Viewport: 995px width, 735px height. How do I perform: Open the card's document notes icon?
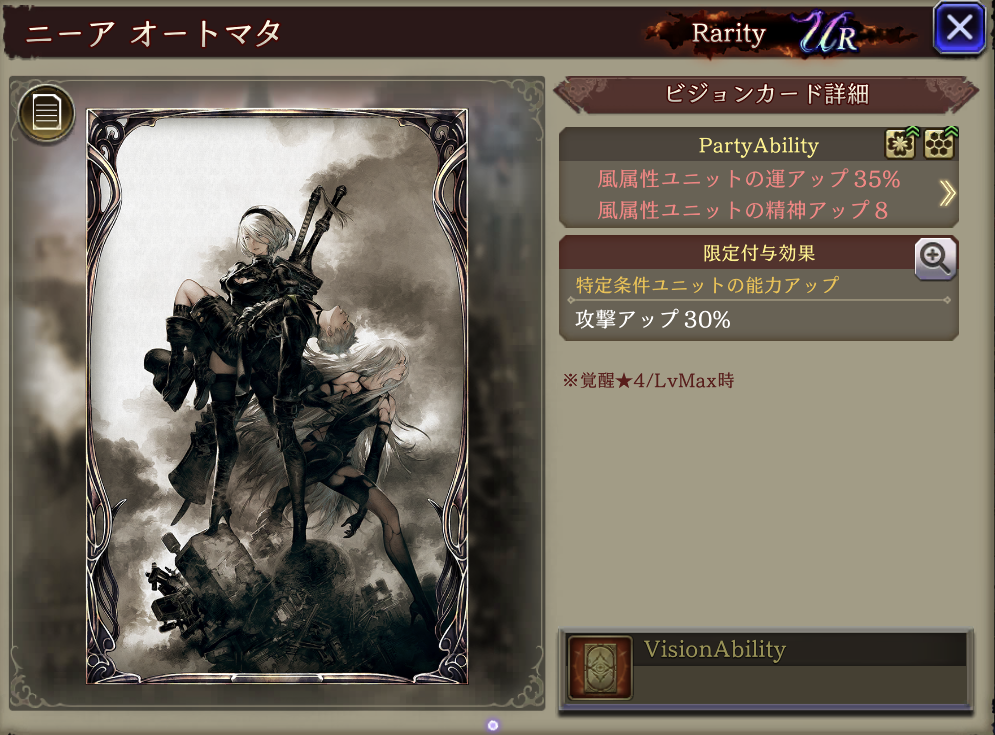(x=47, y=112)
